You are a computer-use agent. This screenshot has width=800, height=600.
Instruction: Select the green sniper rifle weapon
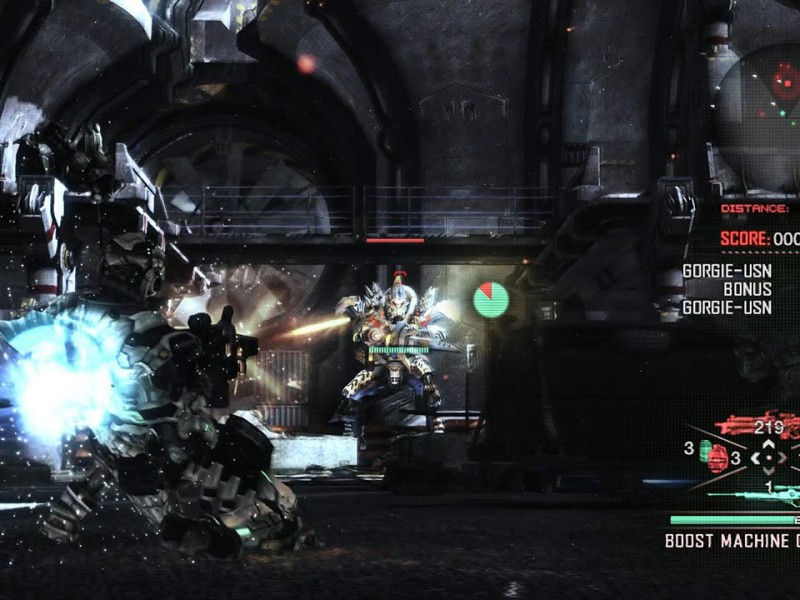point(760,491)
